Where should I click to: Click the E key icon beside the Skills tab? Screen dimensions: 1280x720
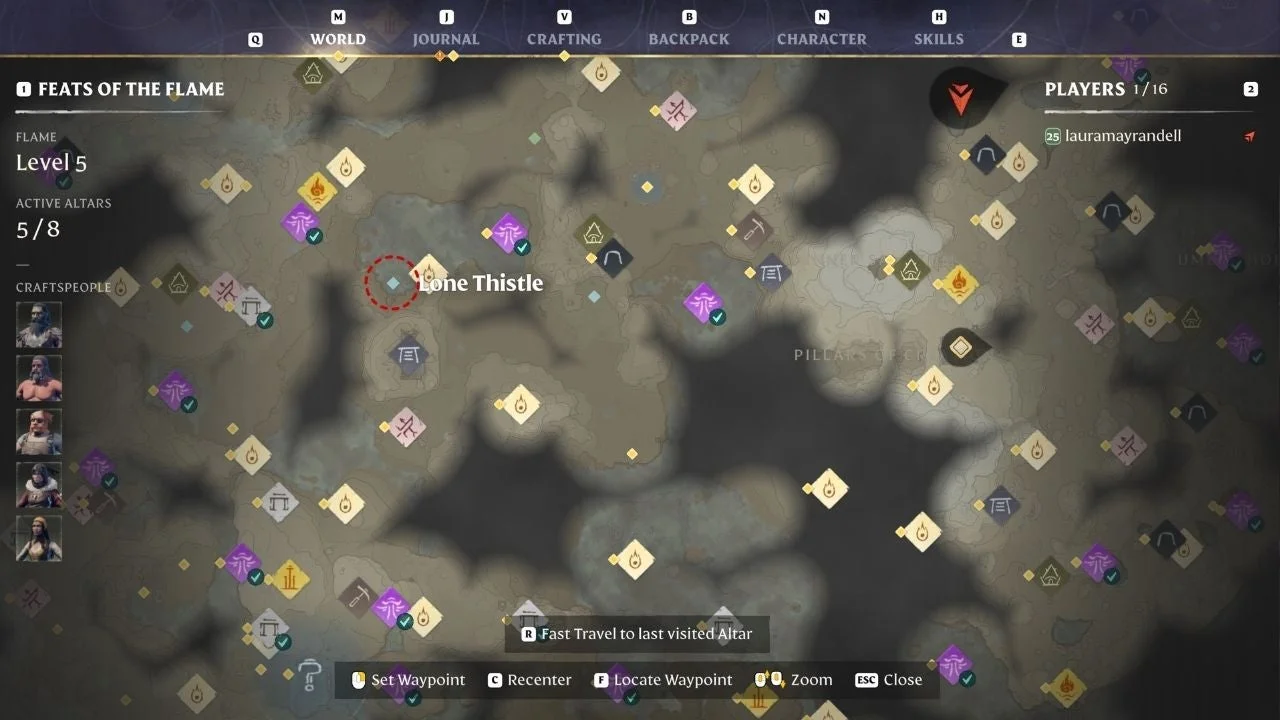click(x=1018, y=39)
